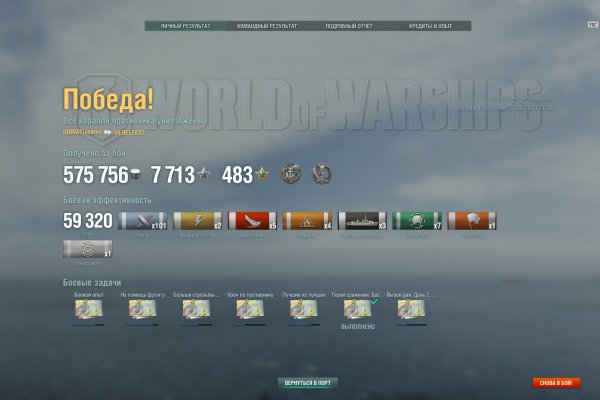Open the Лучшие из лучших mission
The height and width of the screenshot is (400, 600).
point(303,310)
